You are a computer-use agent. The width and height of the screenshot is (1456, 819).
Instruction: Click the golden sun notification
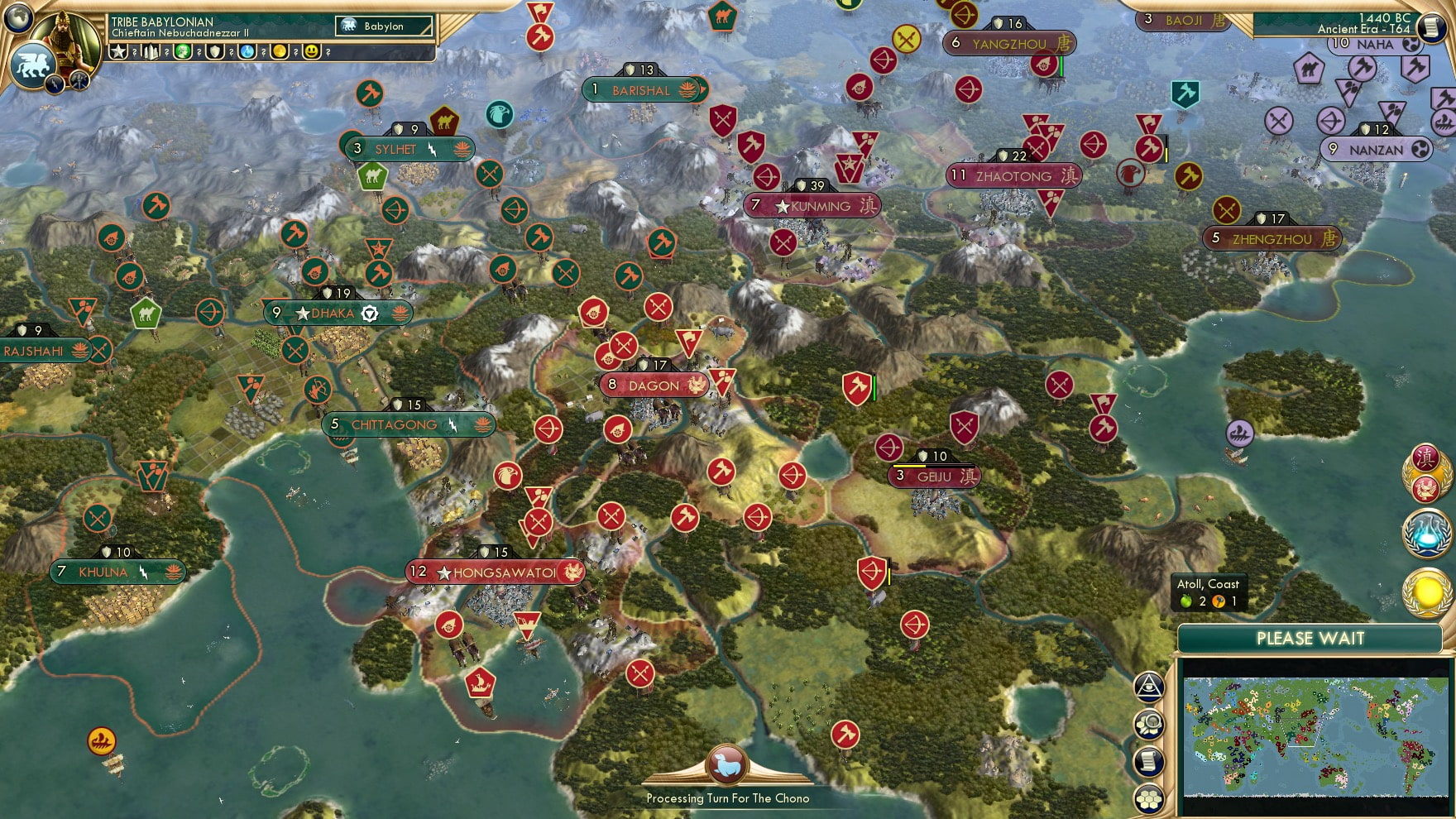pyautogui.click(x=1427, y=591)
